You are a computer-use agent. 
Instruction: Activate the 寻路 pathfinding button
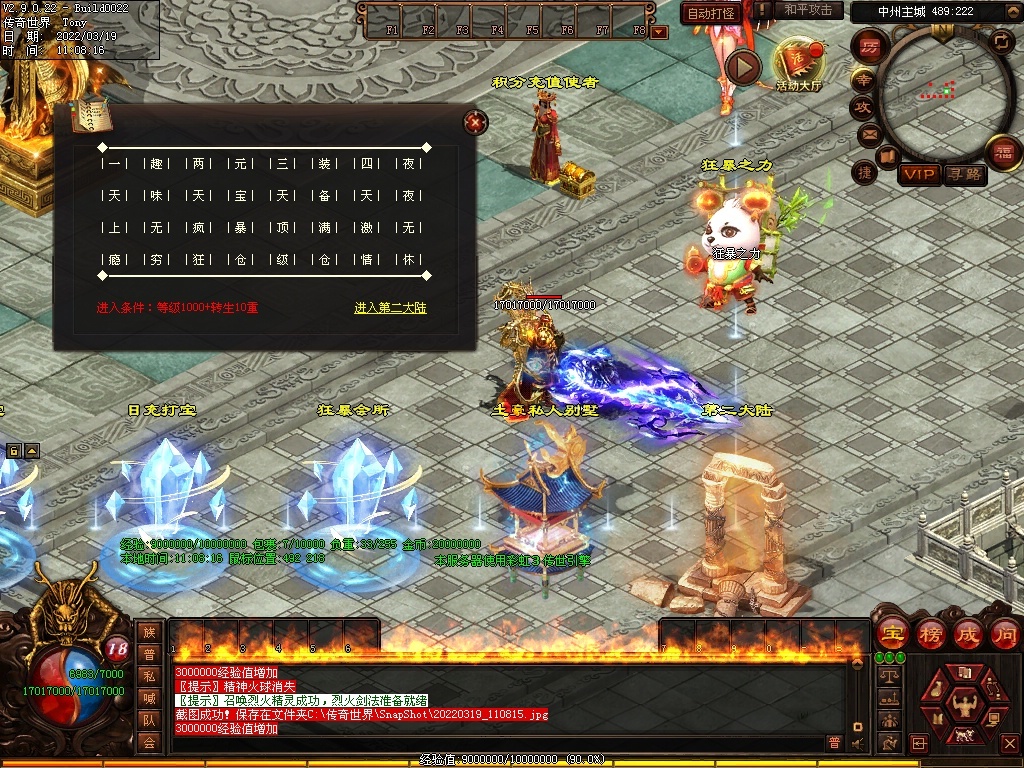click(965, 175)
